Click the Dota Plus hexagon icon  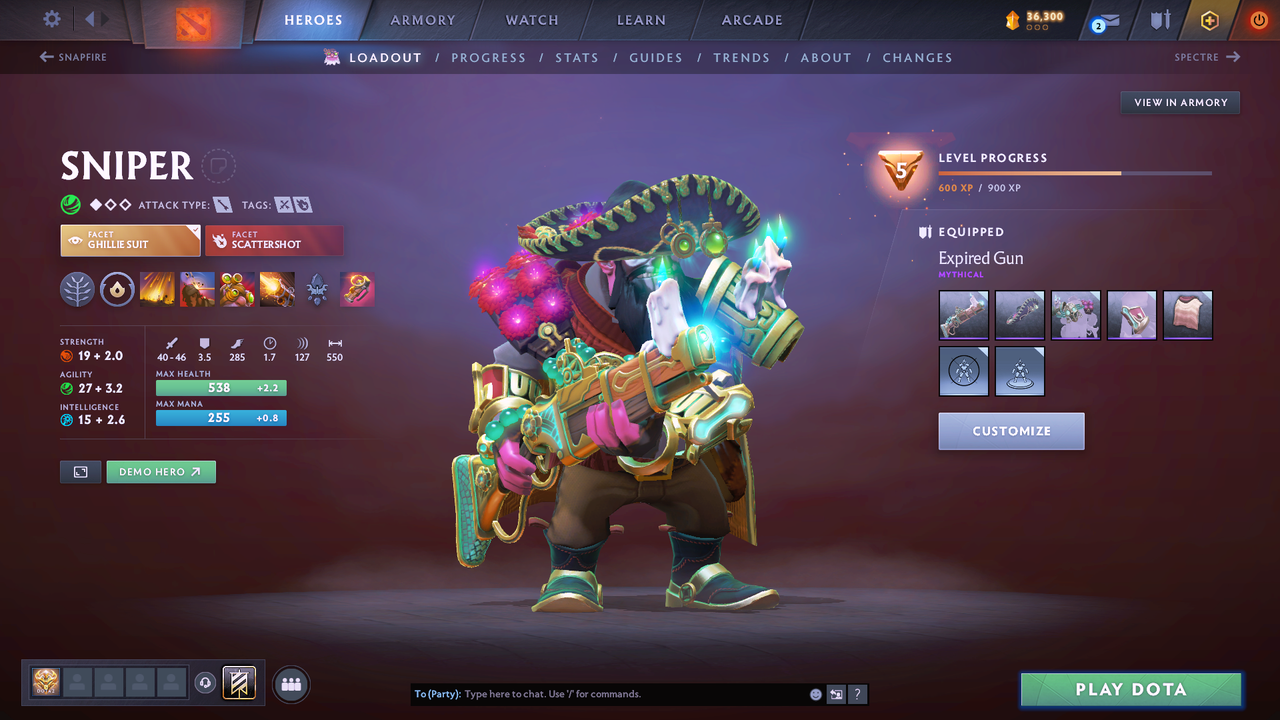pos(1209,19)
